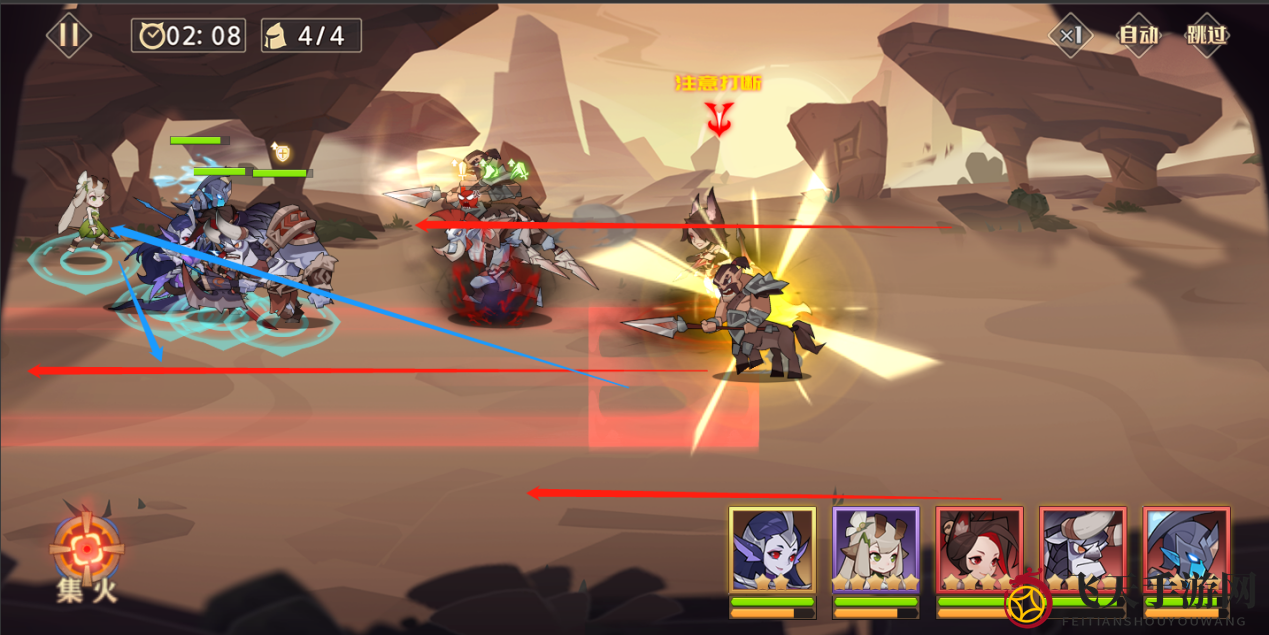Change the ×1 battle speed
The height and width of the screenshot is (635, 1269).
coord(1071,35)
